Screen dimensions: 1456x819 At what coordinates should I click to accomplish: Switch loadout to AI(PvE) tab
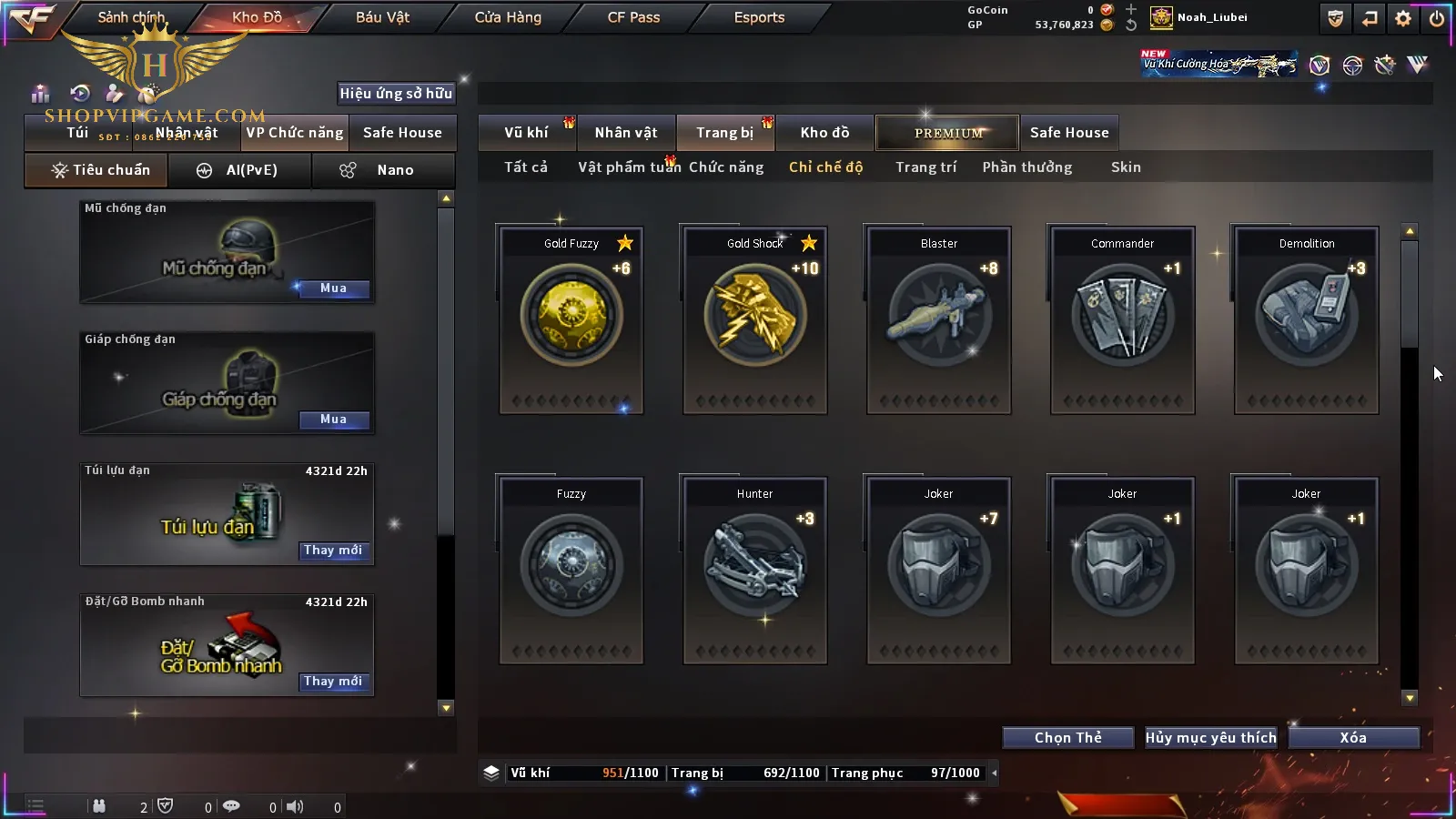[240, 170]
